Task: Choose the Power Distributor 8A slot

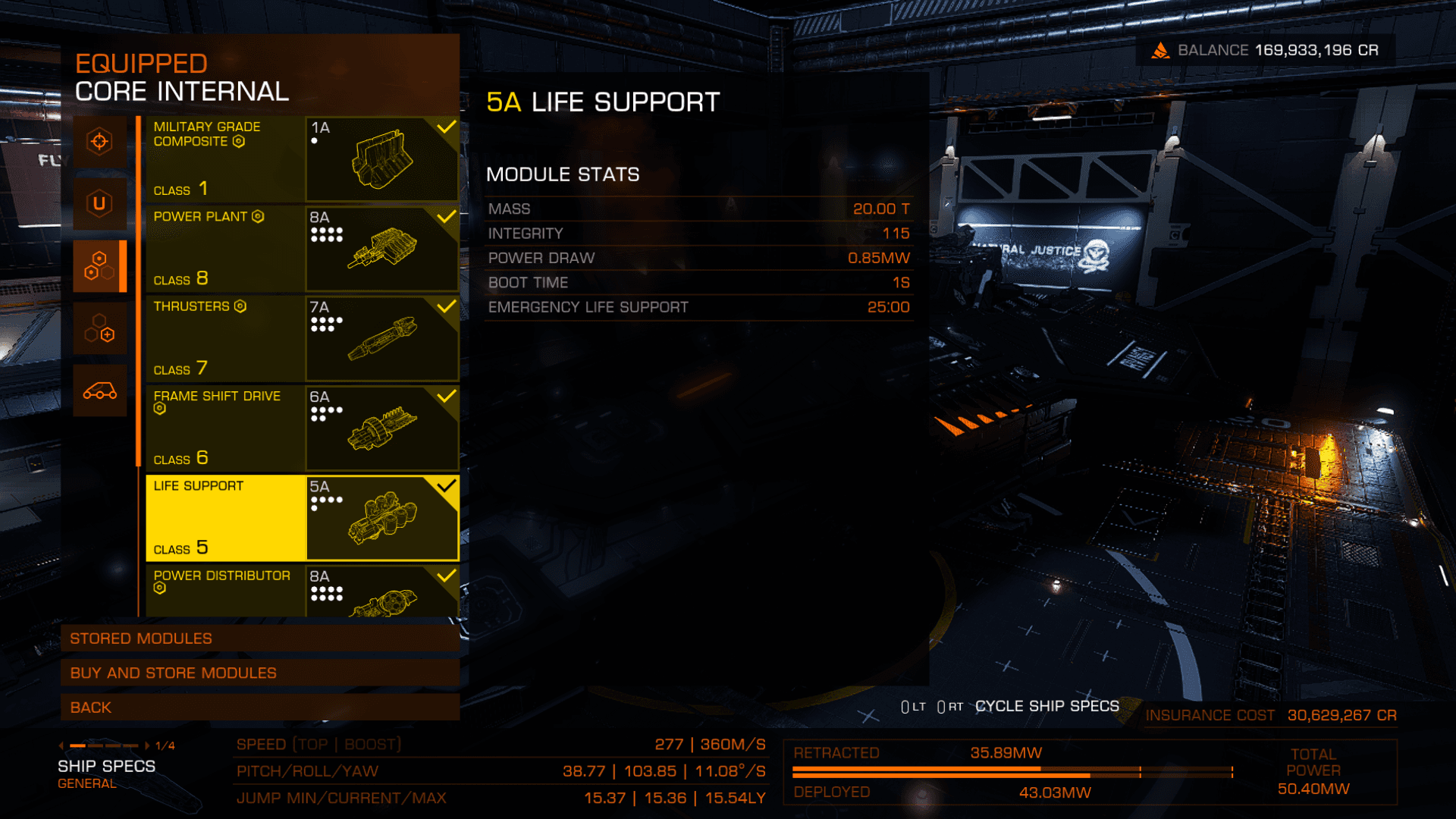Action: coord(302,591)
